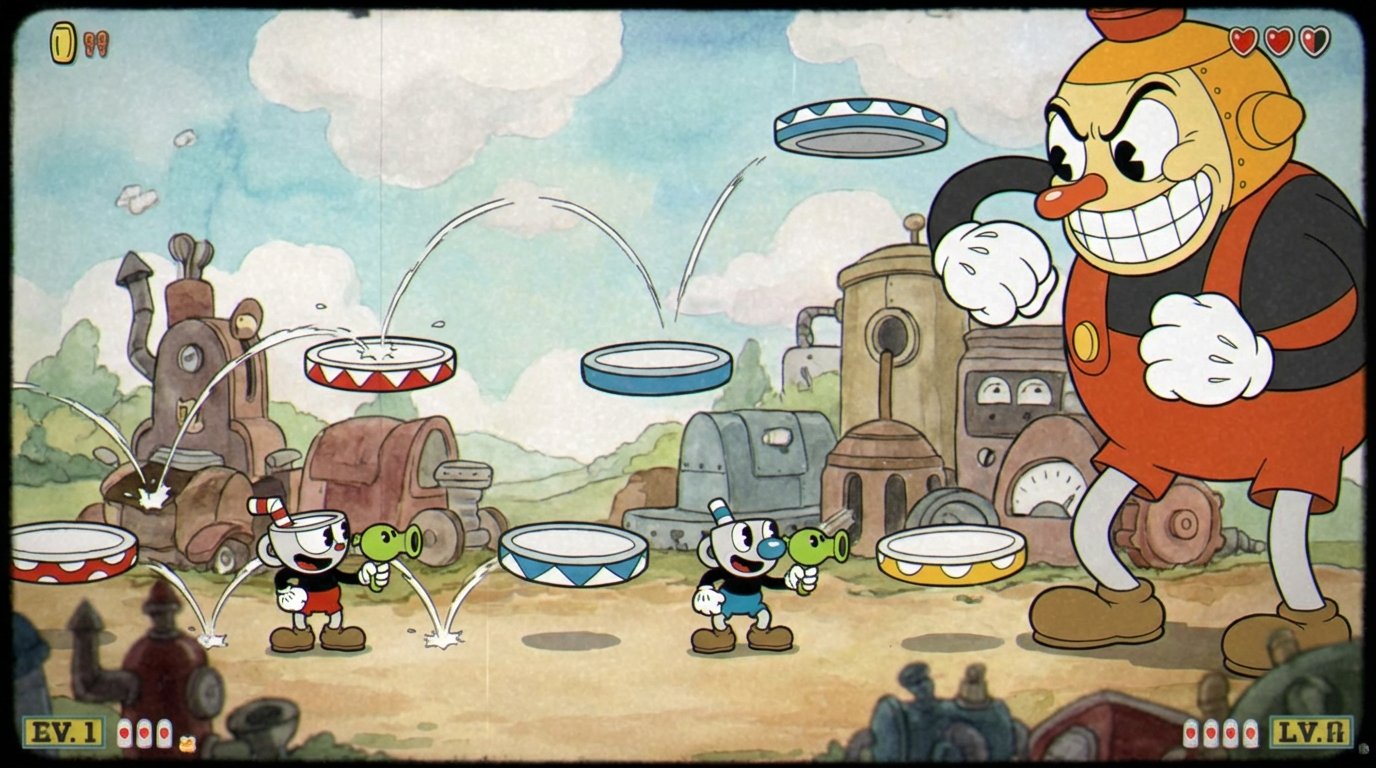Viewport: 1376px width, 768px height.
Task: Select the Cuphead character sprite
Action: (x=307, y=580)
